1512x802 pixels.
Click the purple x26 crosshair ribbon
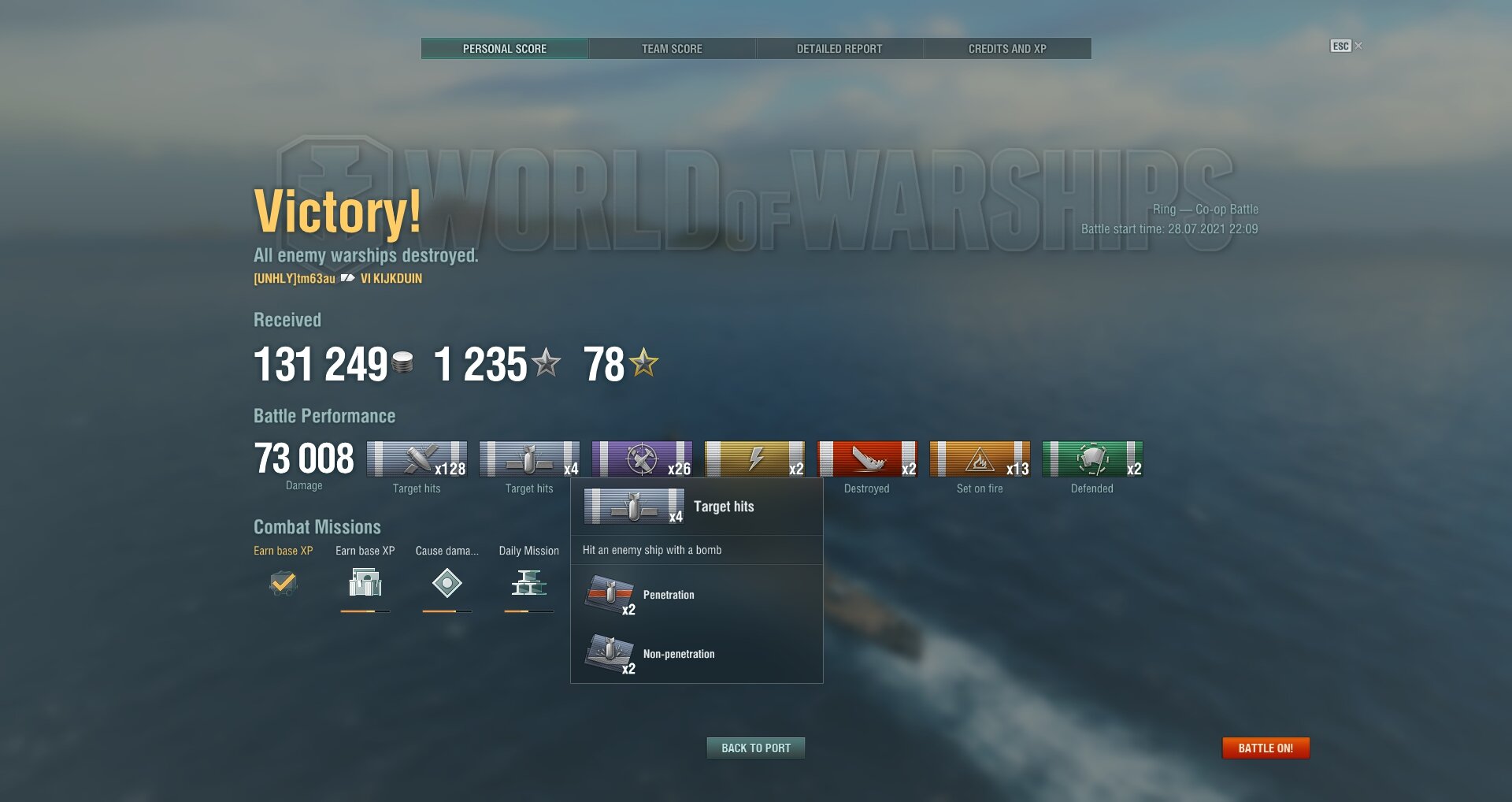point(642,459)
